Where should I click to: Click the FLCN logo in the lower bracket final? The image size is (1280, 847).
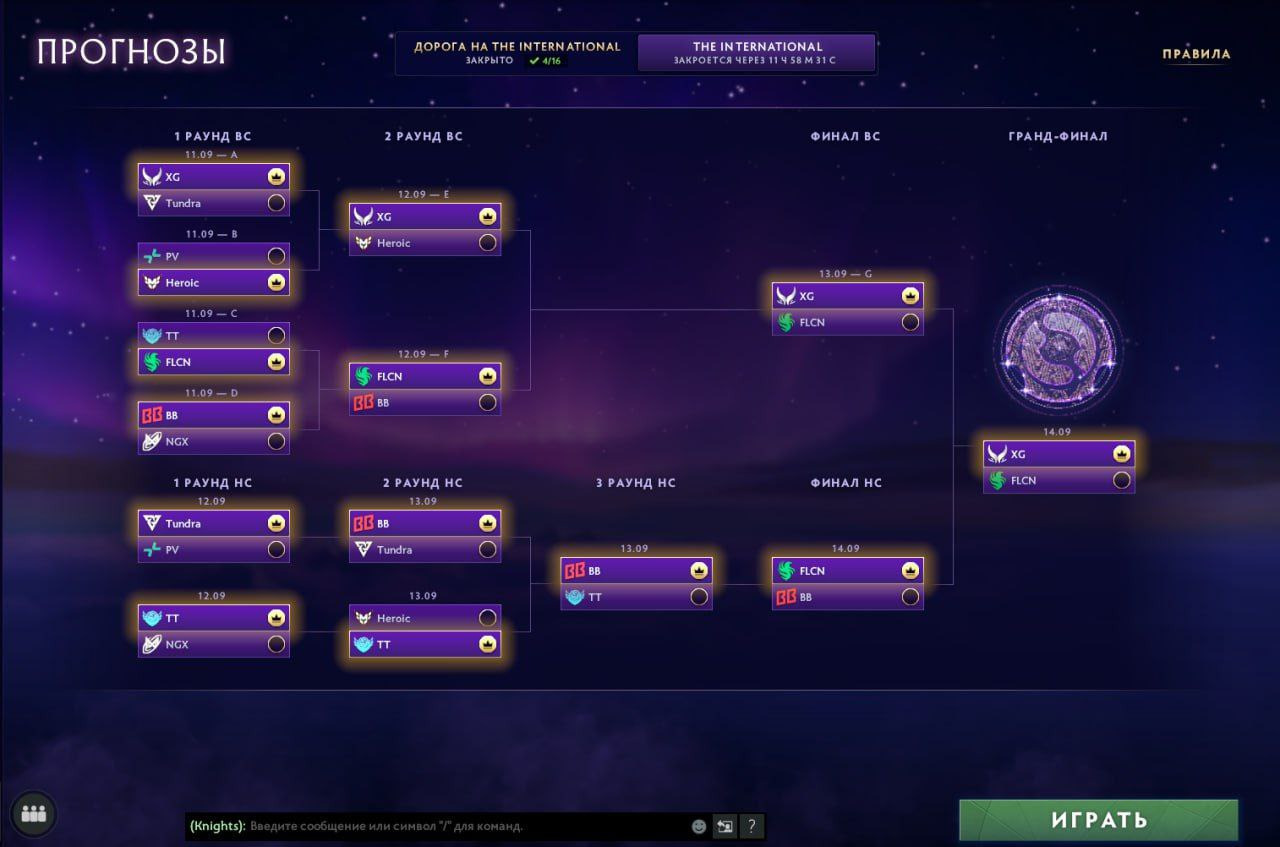pyautogui.click(x=786, y=570)
